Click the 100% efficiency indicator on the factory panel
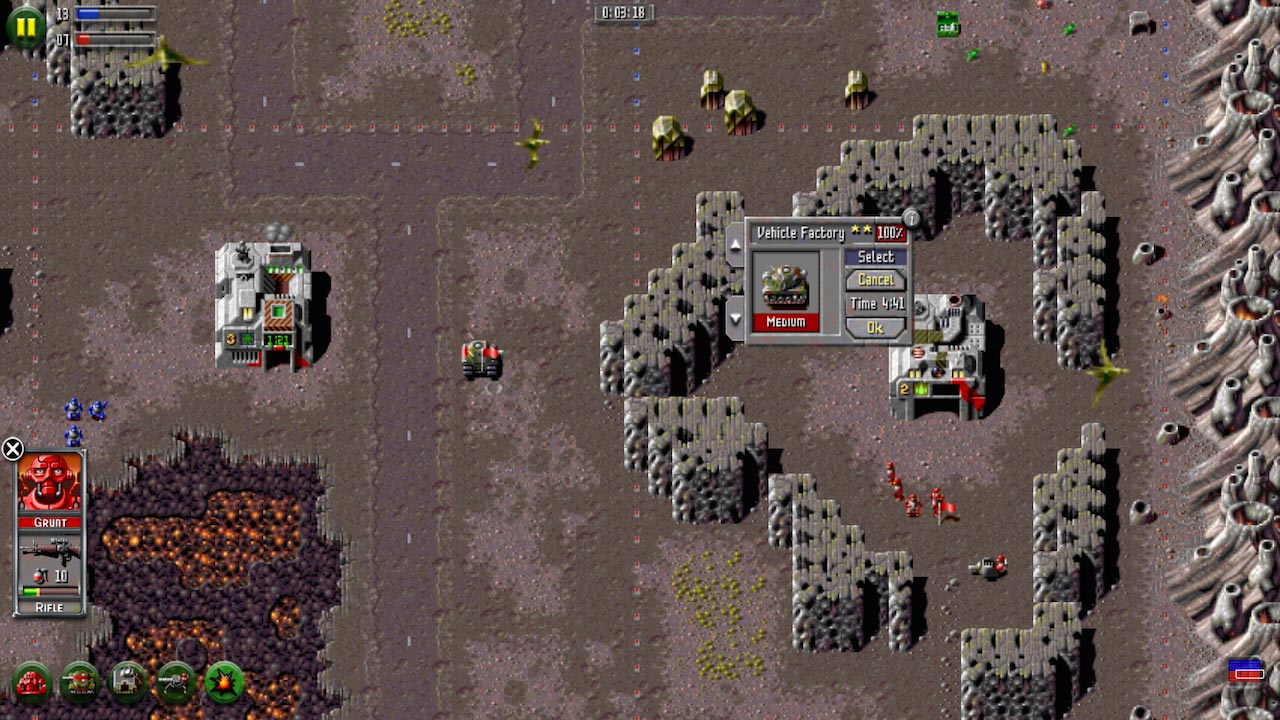The width and height of the screenshot is (1280, 720). (892, 233)
